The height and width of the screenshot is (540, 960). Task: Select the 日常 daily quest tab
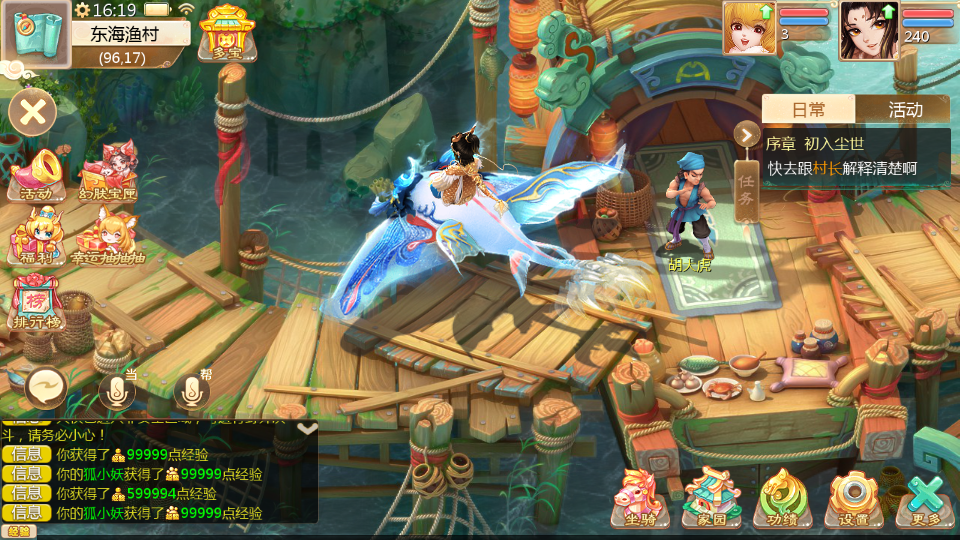(x=809, y=109)
